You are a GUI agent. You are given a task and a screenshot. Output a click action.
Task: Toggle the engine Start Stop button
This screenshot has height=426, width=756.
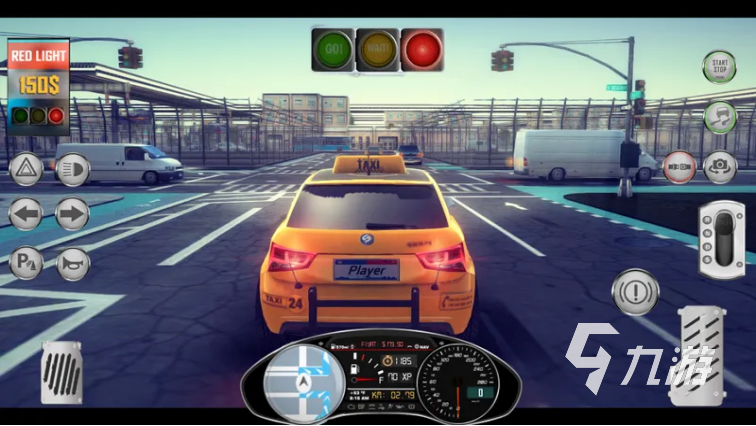pos(719,68)
